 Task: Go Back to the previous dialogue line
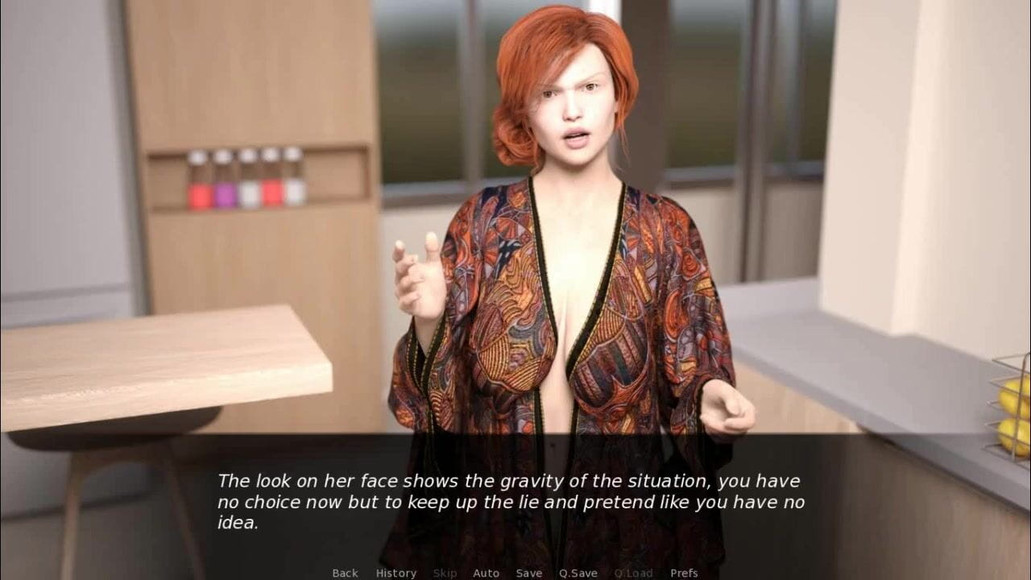345,573
